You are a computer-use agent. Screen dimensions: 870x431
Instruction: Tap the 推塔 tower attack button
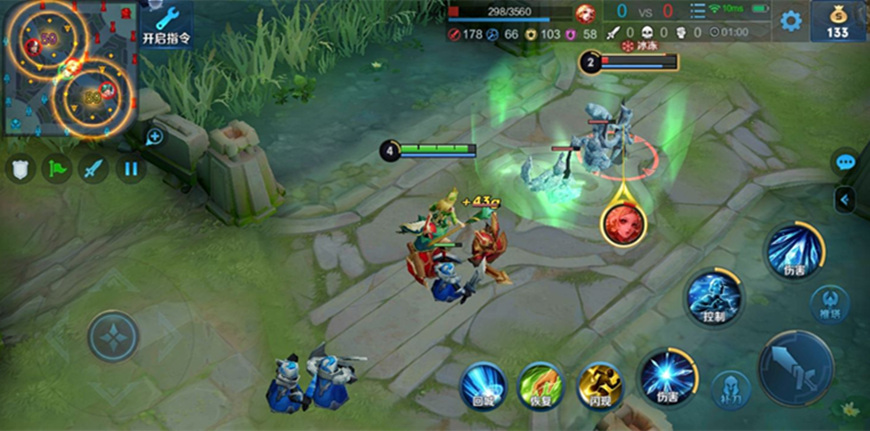(x=829, y=300)
